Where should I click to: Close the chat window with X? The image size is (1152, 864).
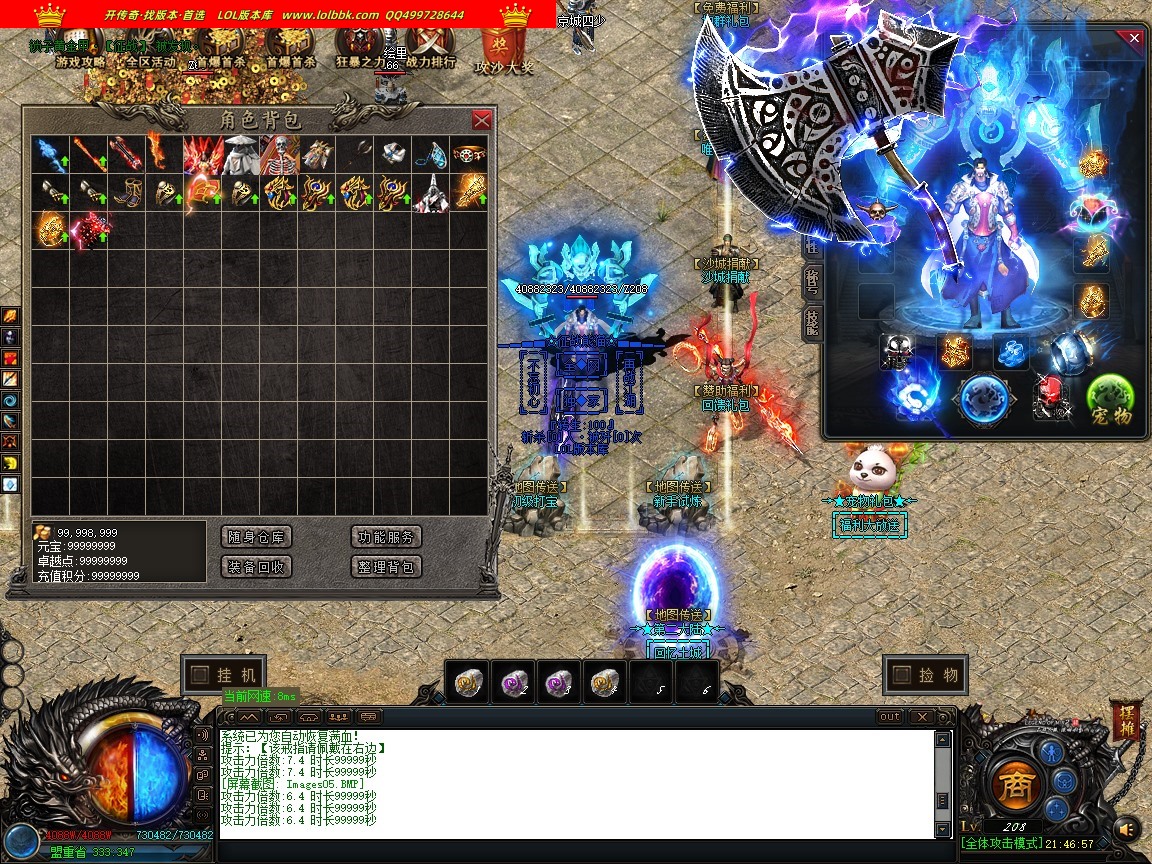920,717
